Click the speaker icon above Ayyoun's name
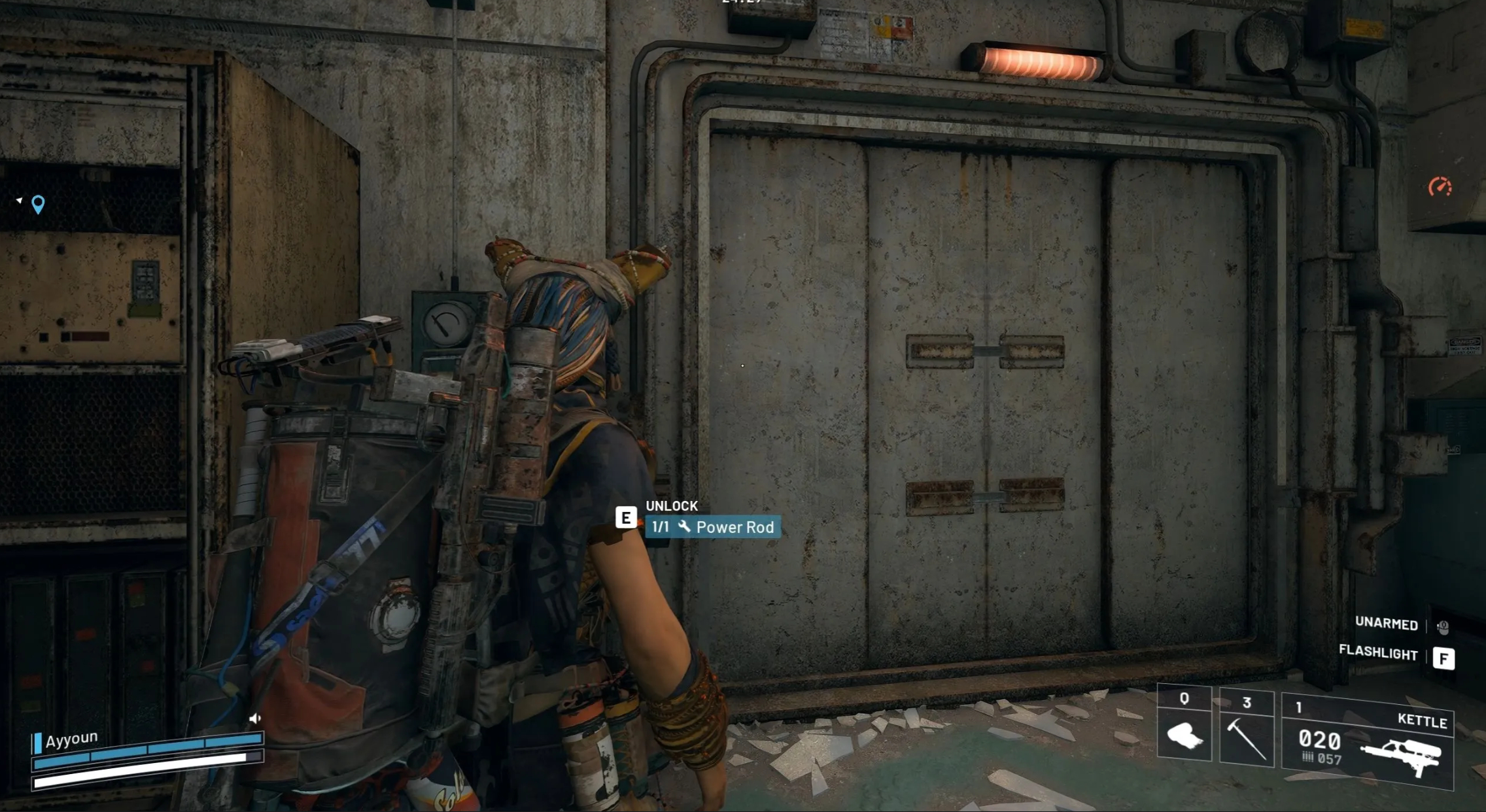This screenshot has height=812, width=1486. pos(254,719)
